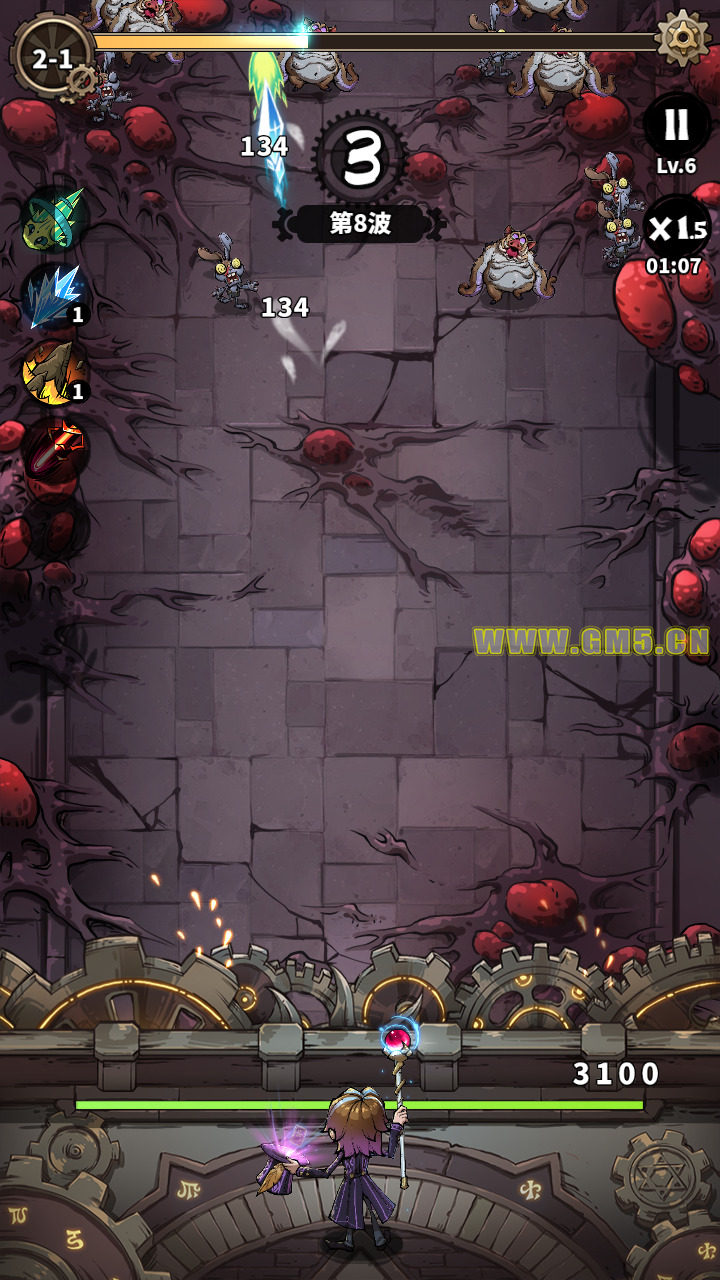Pause the battle
The width and height of the screenshot is (720, 1280).
tap(676, 126)
